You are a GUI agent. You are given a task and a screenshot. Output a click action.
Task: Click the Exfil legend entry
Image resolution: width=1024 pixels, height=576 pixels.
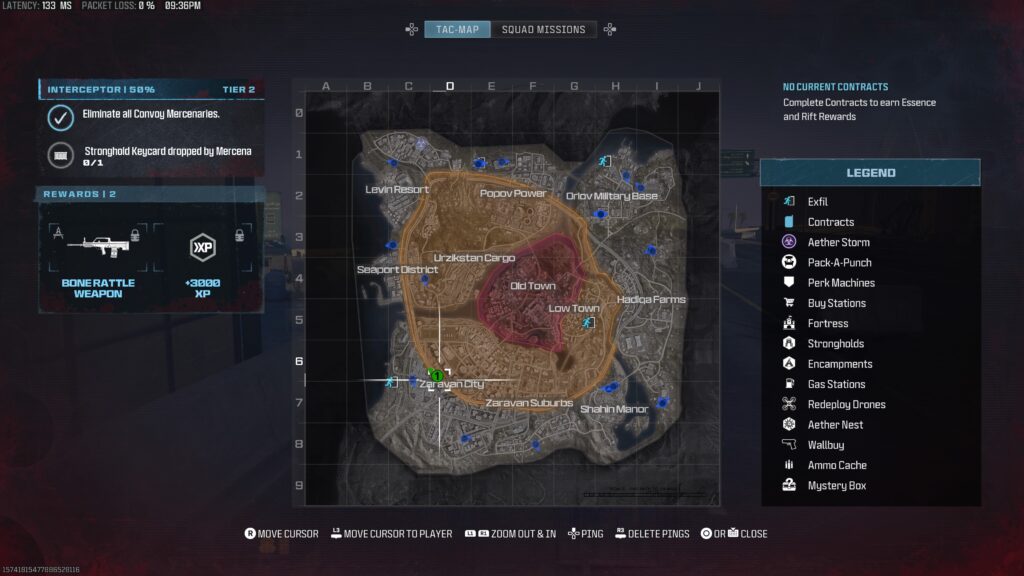817,202
